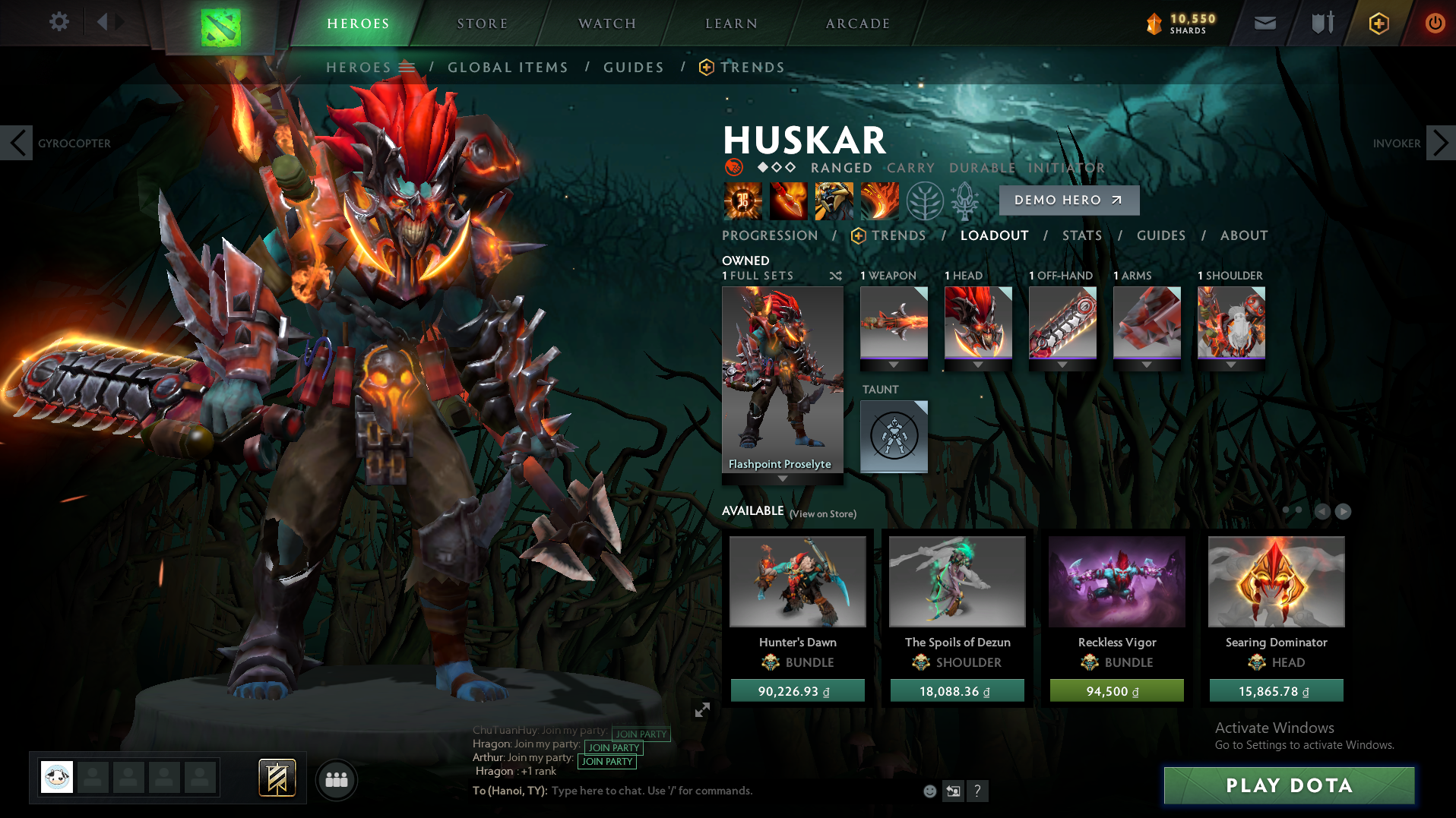Expand the equipped weapon item chevron
The image size is (1456, 818).
click(894, 365)
